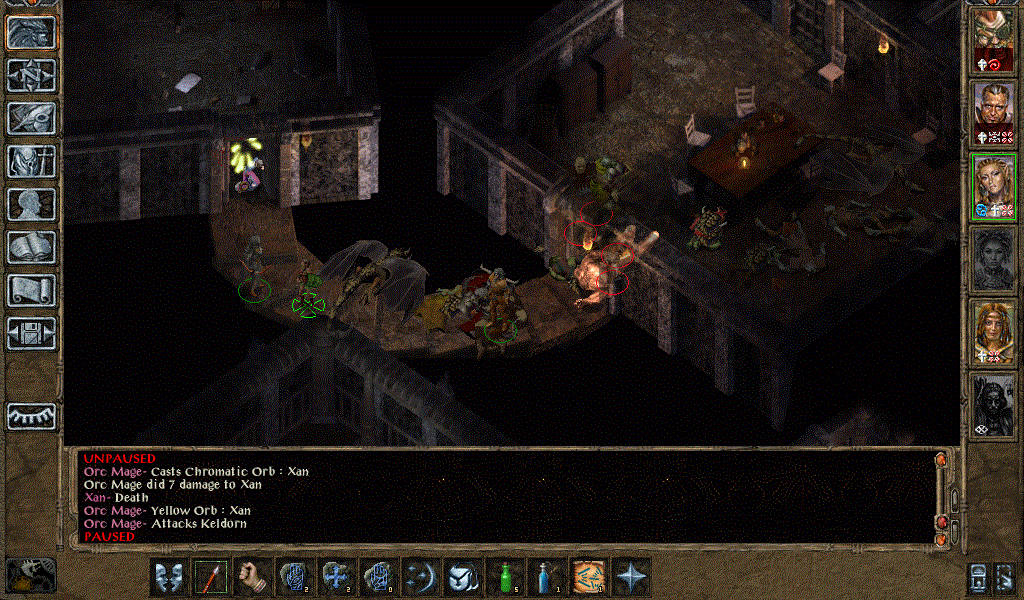Select the green-highlighted blonde character portrait
The image size is (1024, 600).
coord(994,185)
